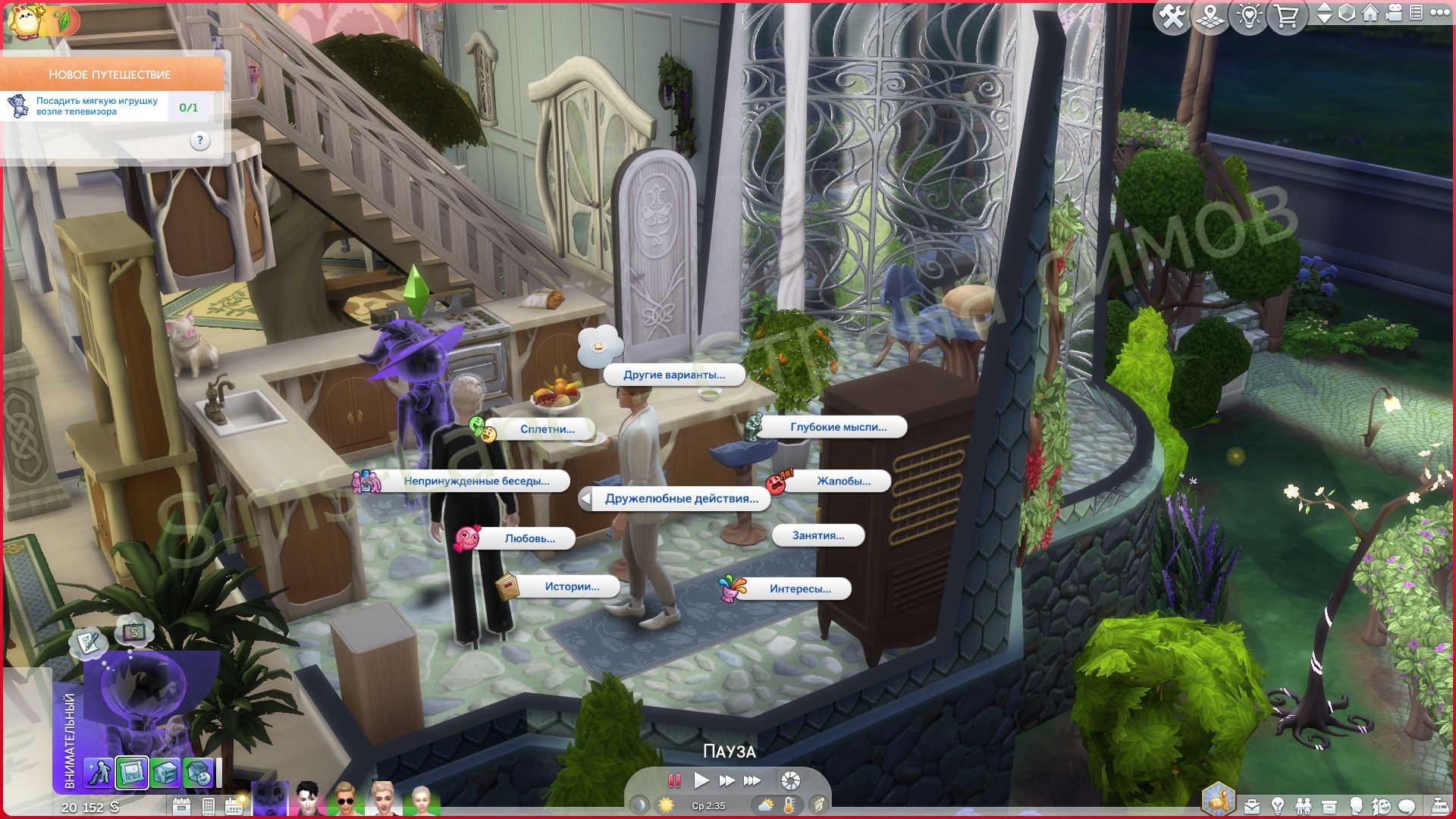Open Build Mode with the hammer-and-wrench icon

click(1172, 17)
